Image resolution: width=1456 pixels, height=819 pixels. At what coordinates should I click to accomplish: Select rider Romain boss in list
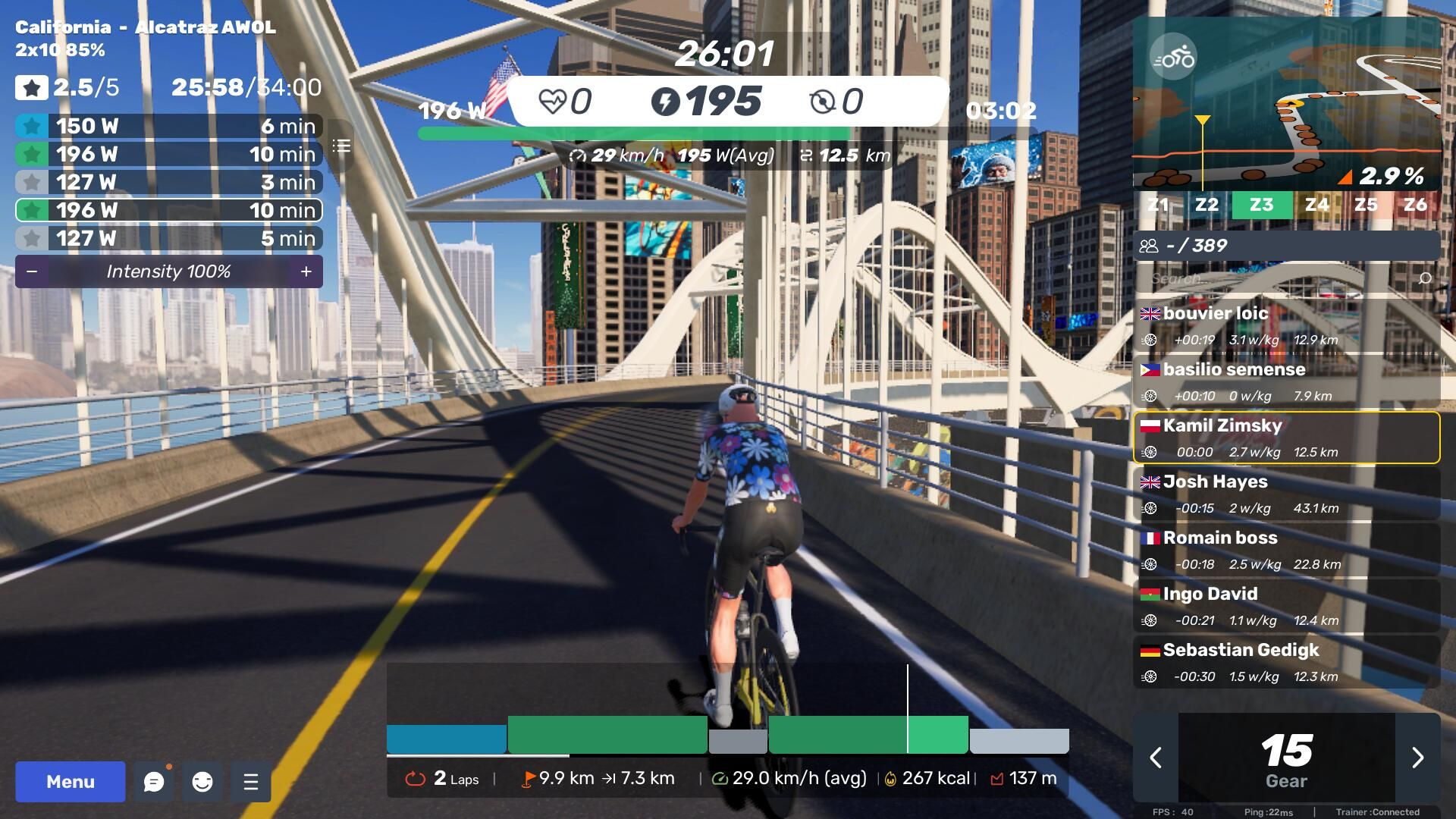coord(1286,550)
